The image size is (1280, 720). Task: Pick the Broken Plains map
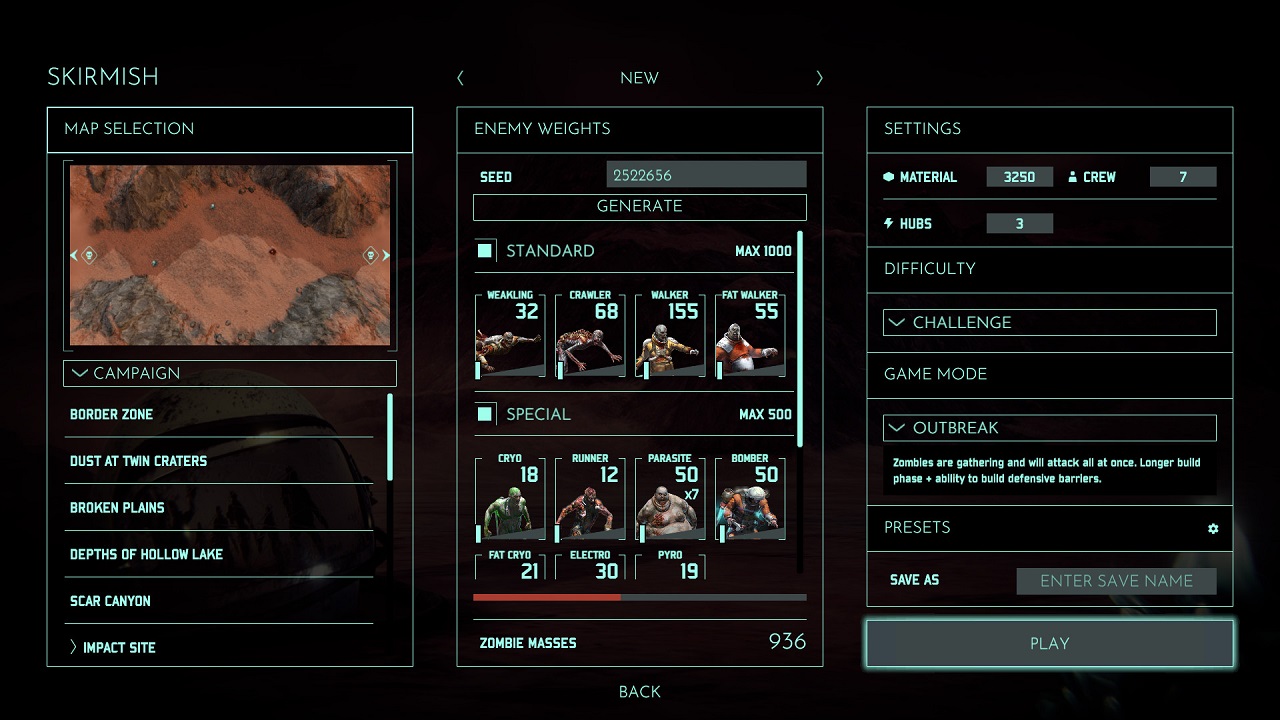tap(117, 507)
